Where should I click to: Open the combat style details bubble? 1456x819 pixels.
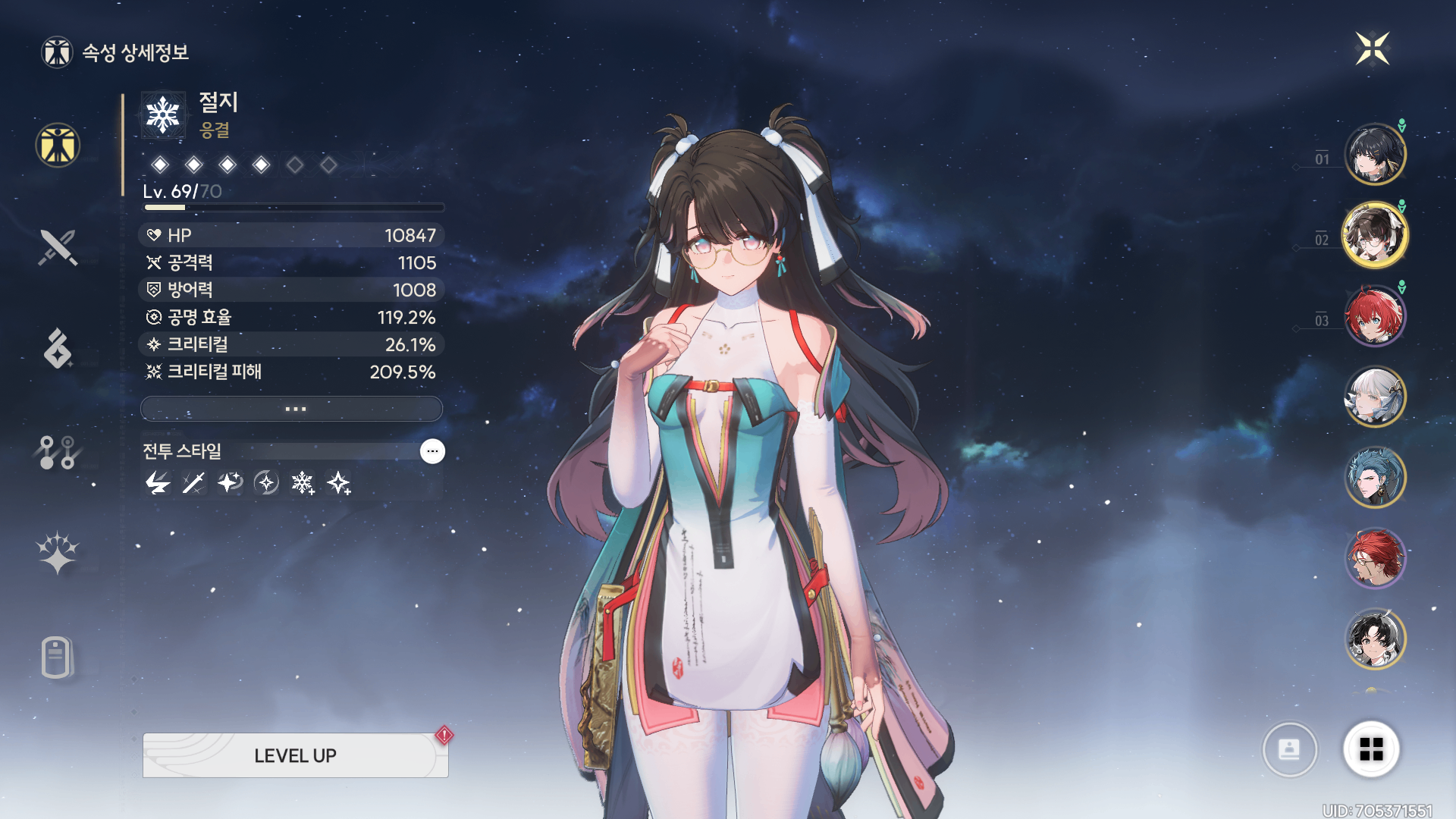tap(432, 451)
